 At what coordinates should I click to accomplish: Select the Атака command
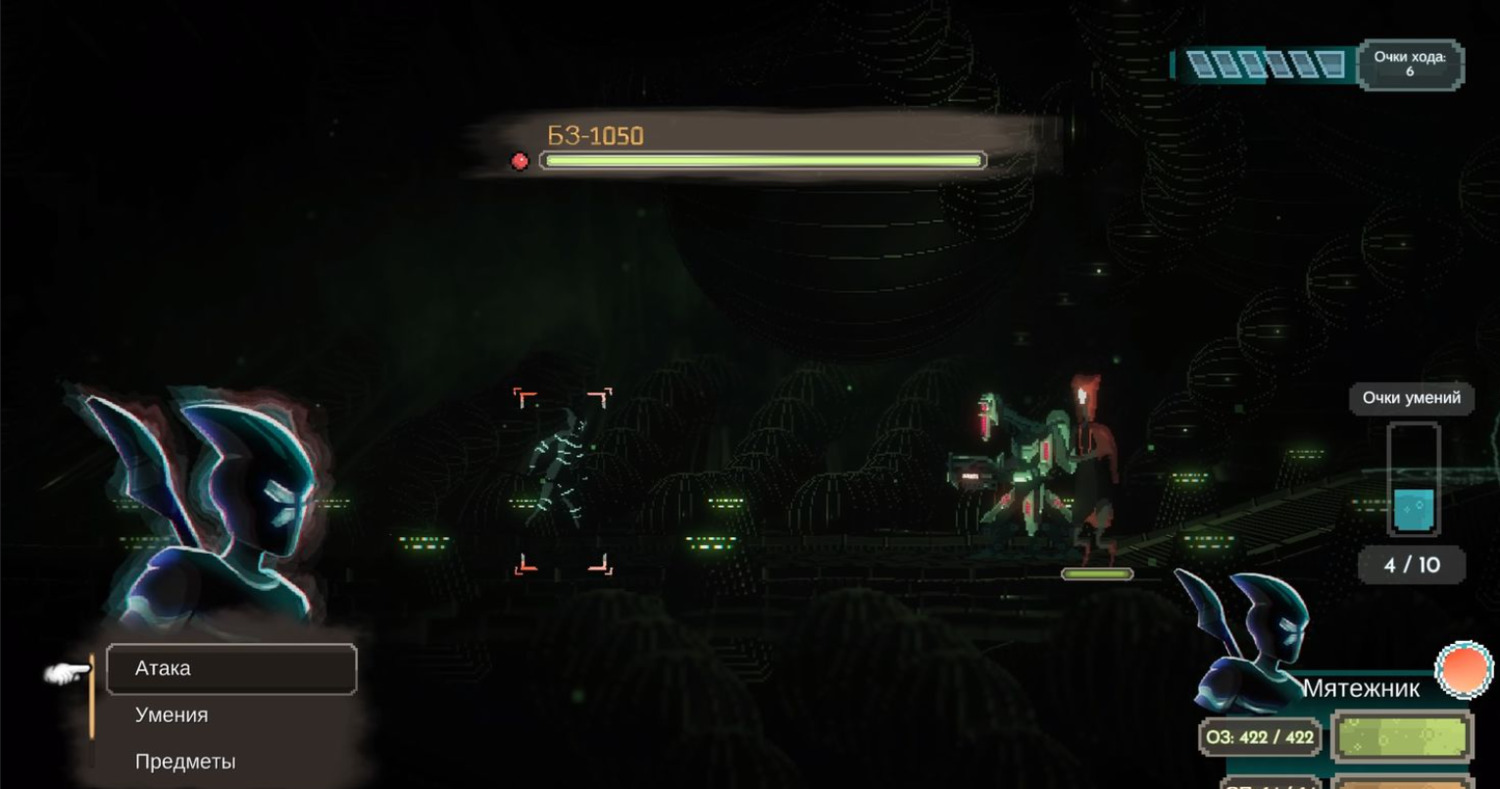click(x=231, y=668)
